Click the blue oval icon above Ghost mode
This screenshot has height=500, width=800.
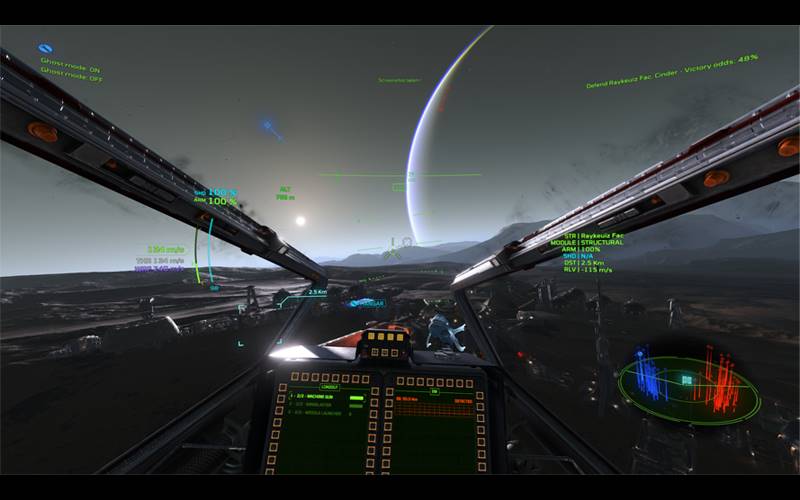[x=45, y=47]
